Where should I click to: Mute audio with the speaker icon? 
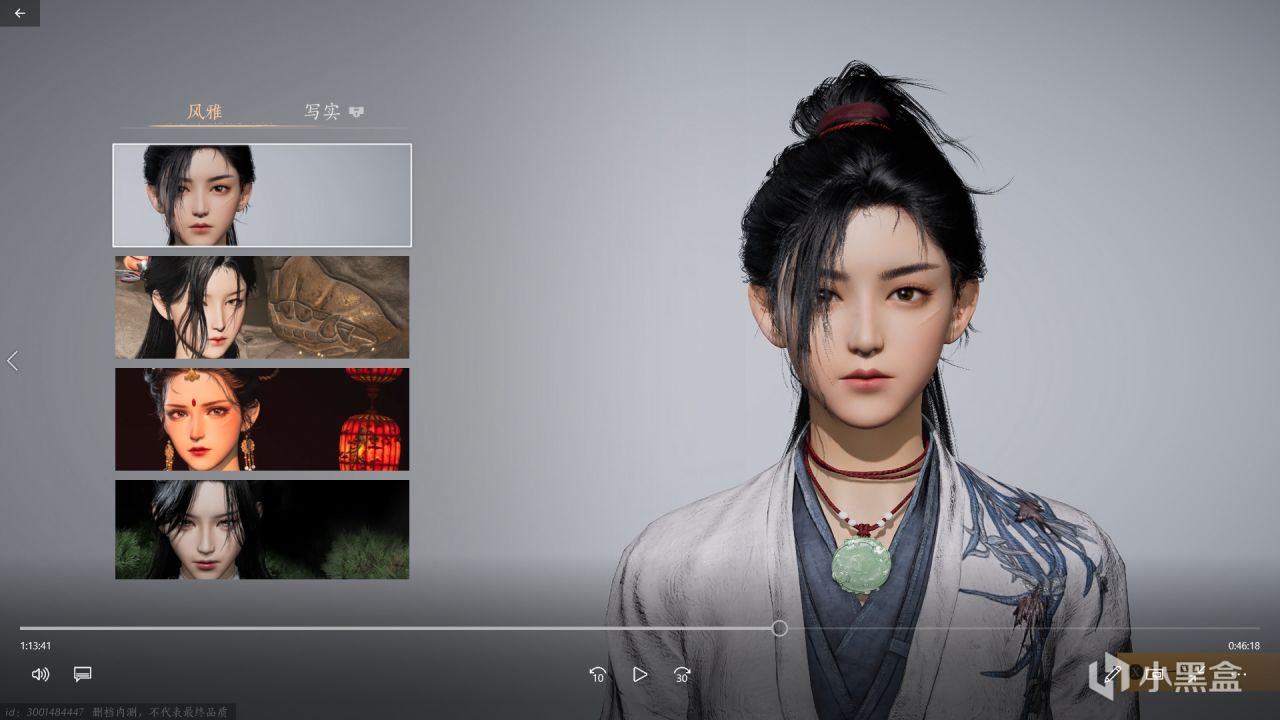pos(40,674)
